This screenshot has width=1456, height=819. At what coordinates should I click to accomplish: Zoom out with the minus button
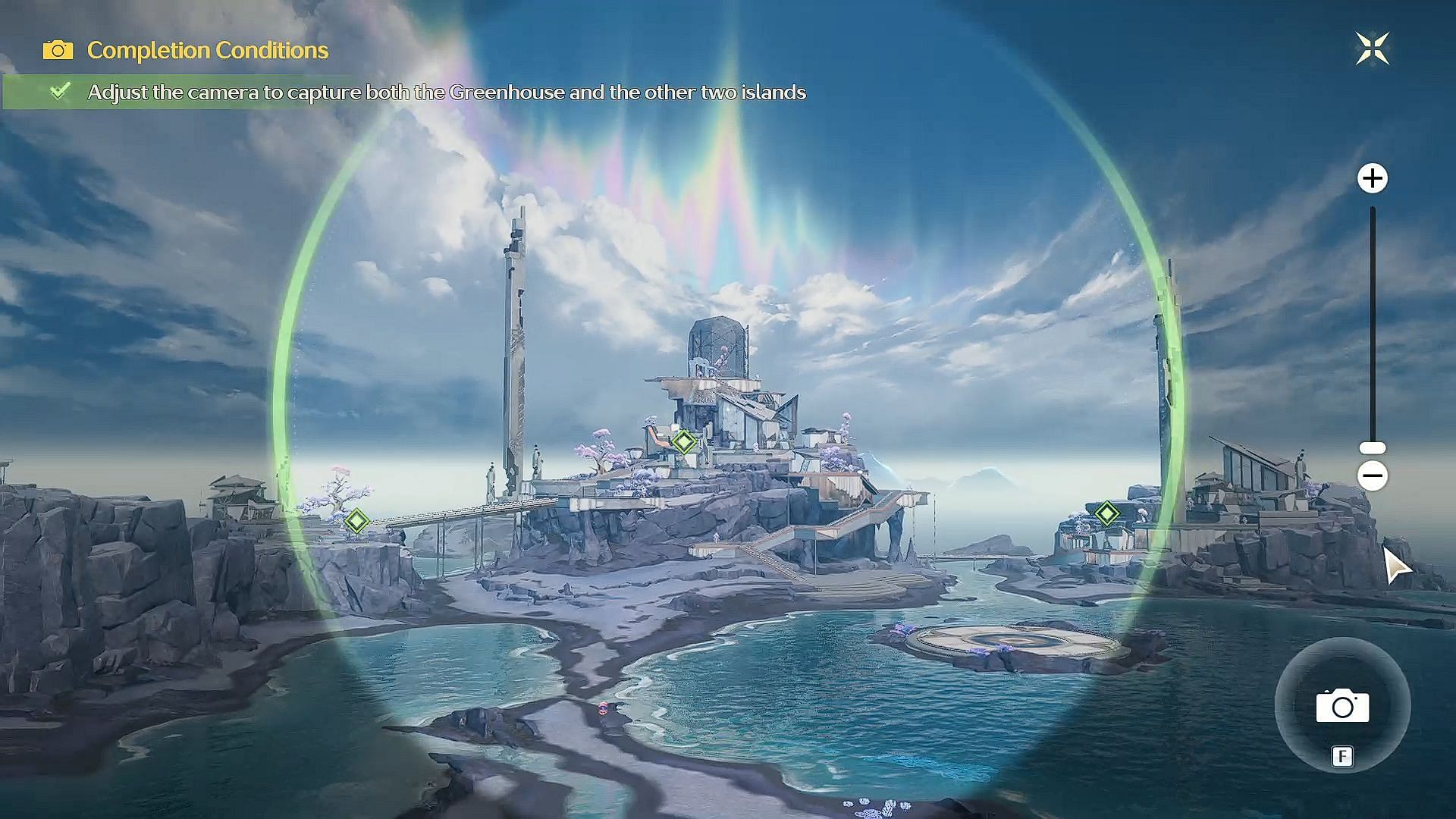tap(1372, 476)
